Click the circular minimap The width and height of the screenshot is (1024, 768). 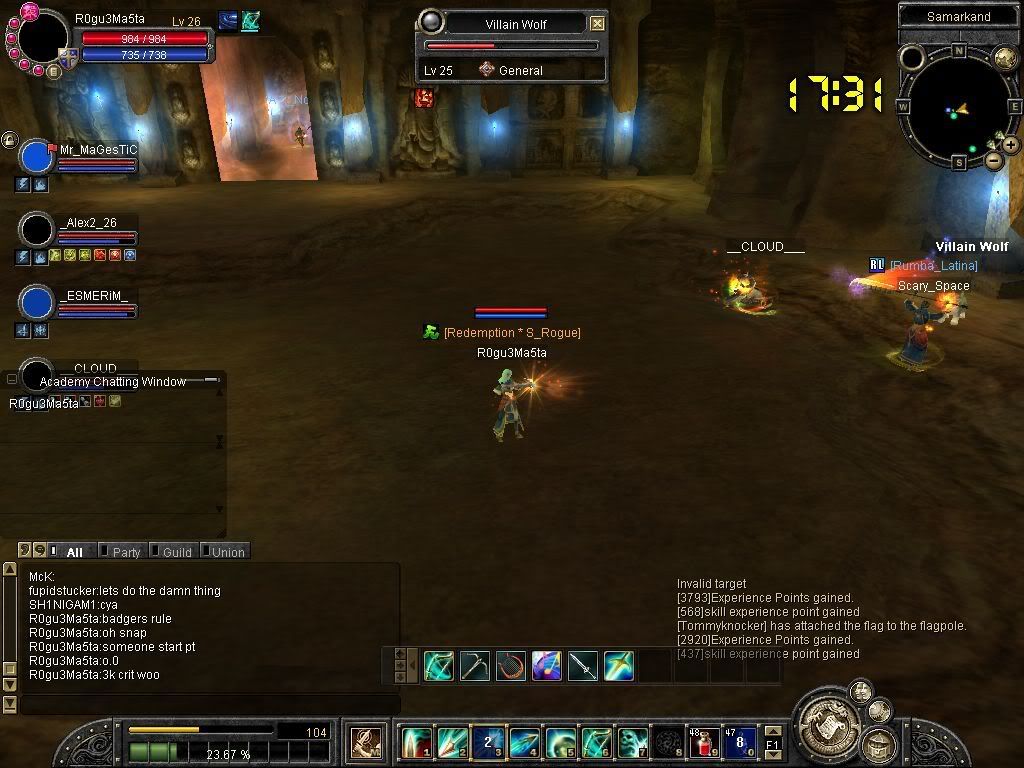(x=958, y=106)
